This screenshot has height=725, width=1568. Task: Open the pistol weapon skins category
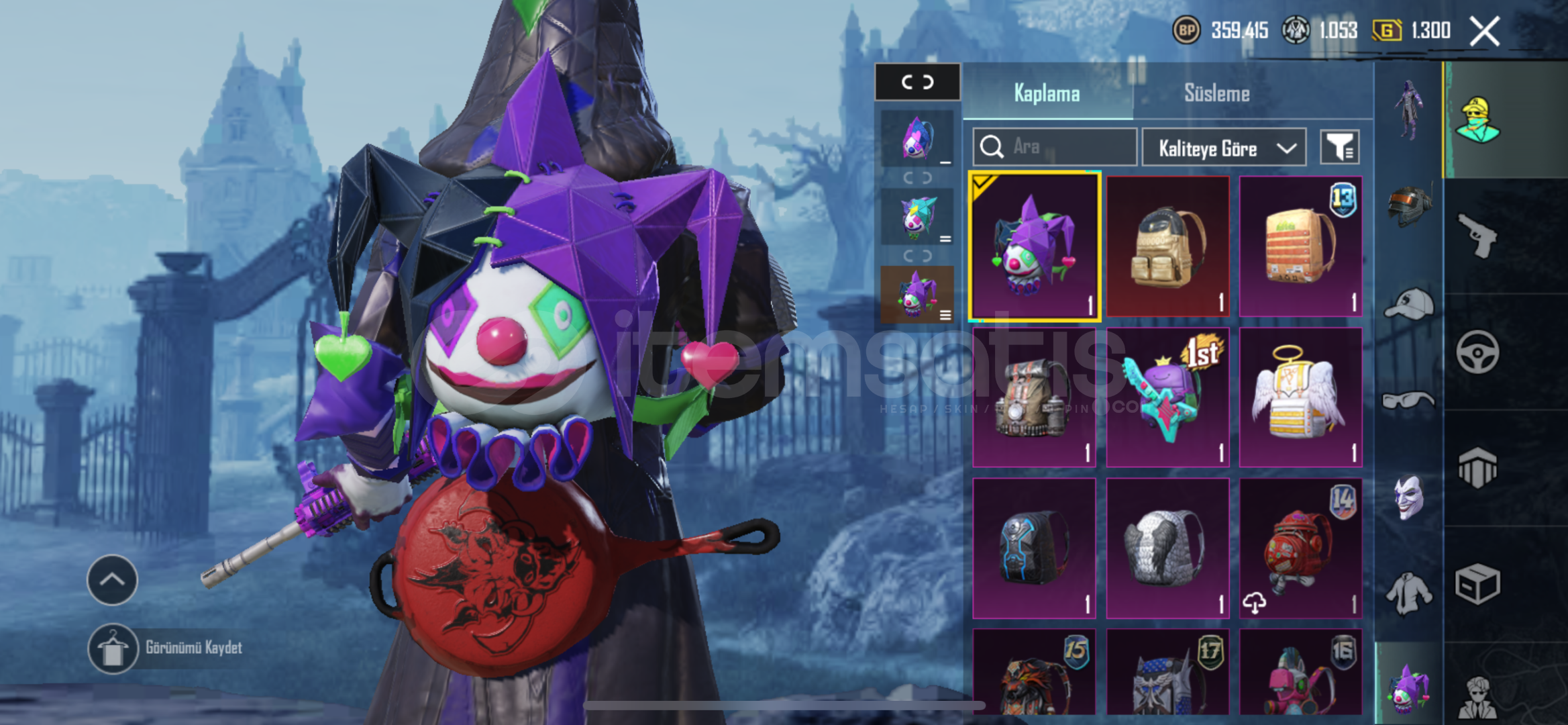pos(1478,235)
